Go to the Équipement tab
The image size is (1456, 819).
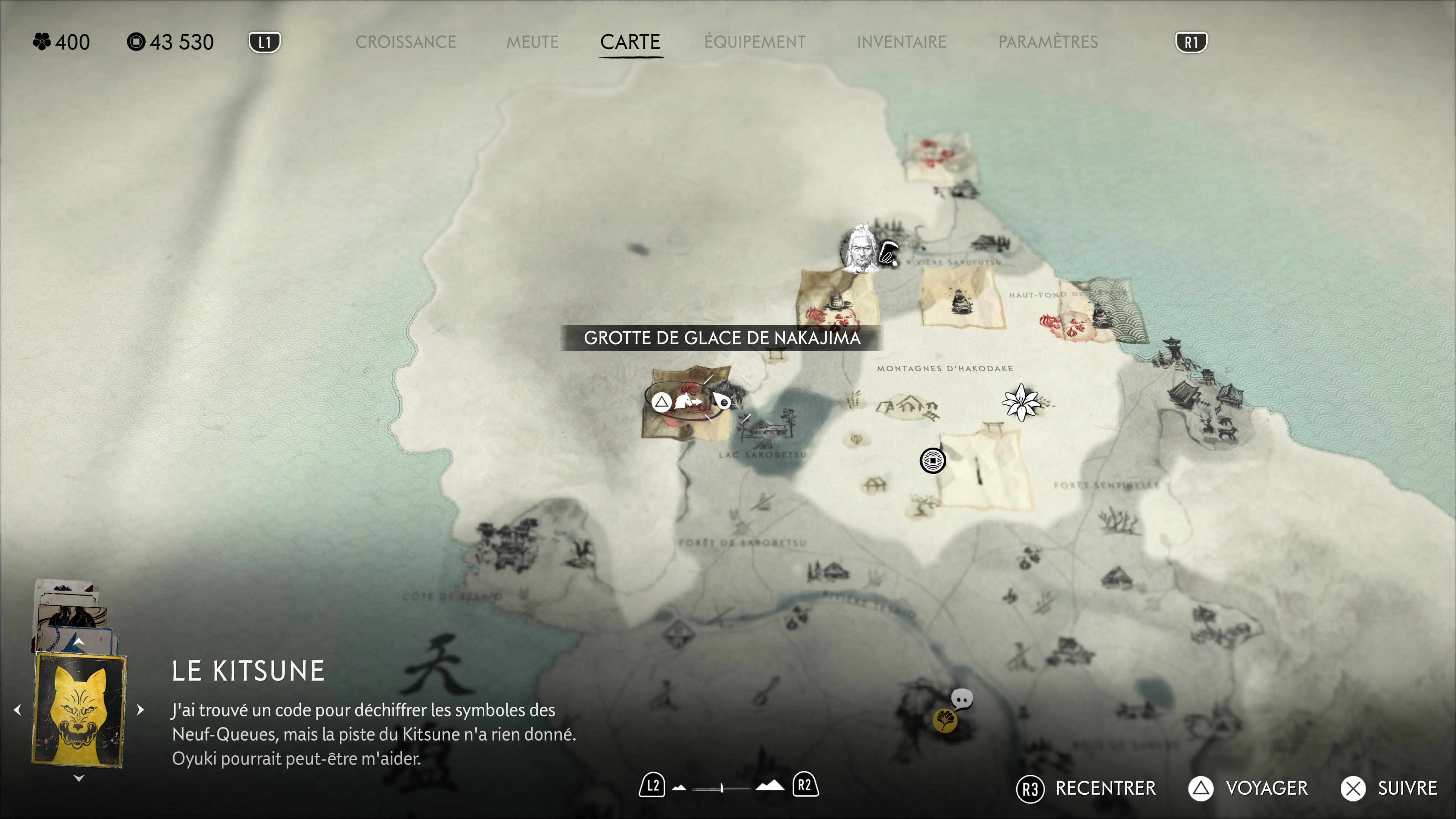point(755,42)
